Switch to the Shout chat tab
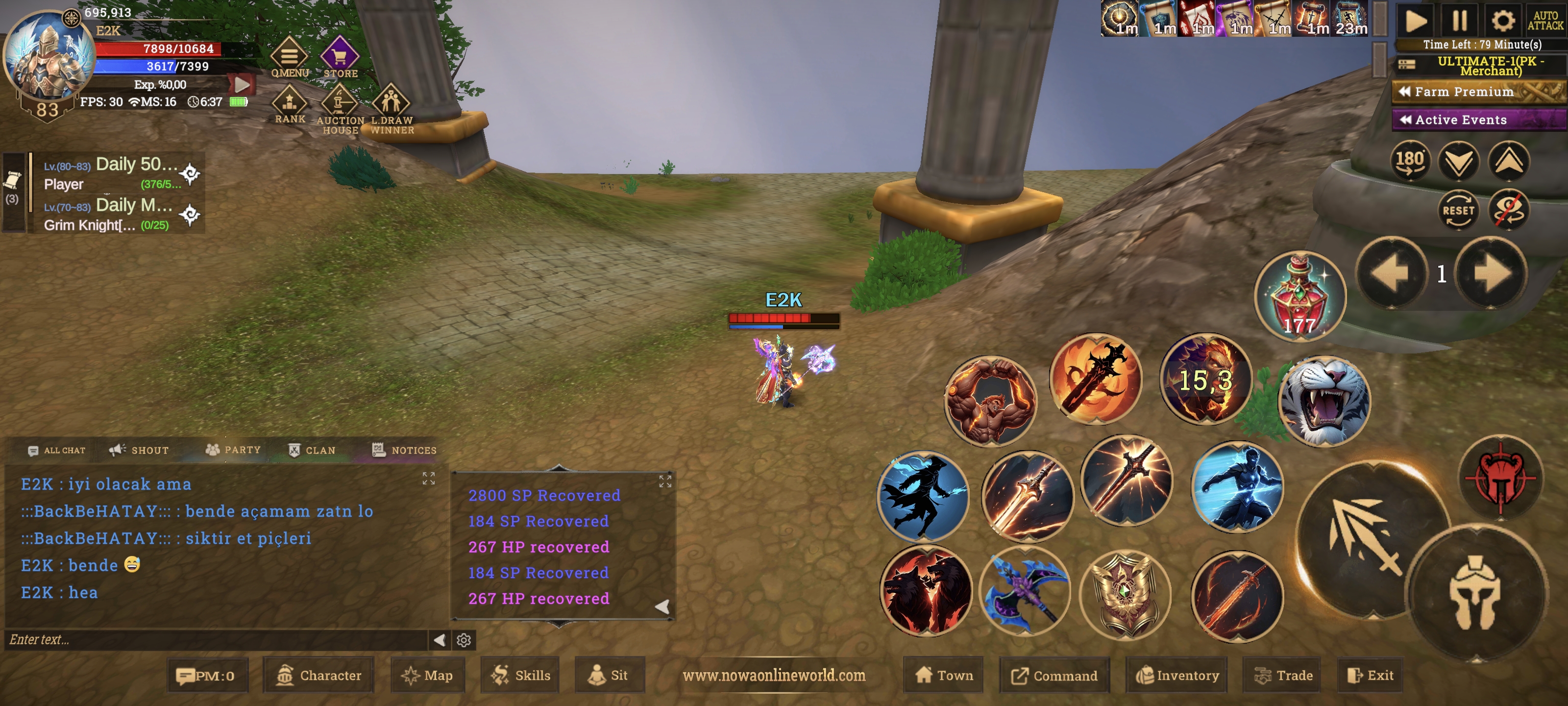The image size is (1568, 706). [139, 450]
